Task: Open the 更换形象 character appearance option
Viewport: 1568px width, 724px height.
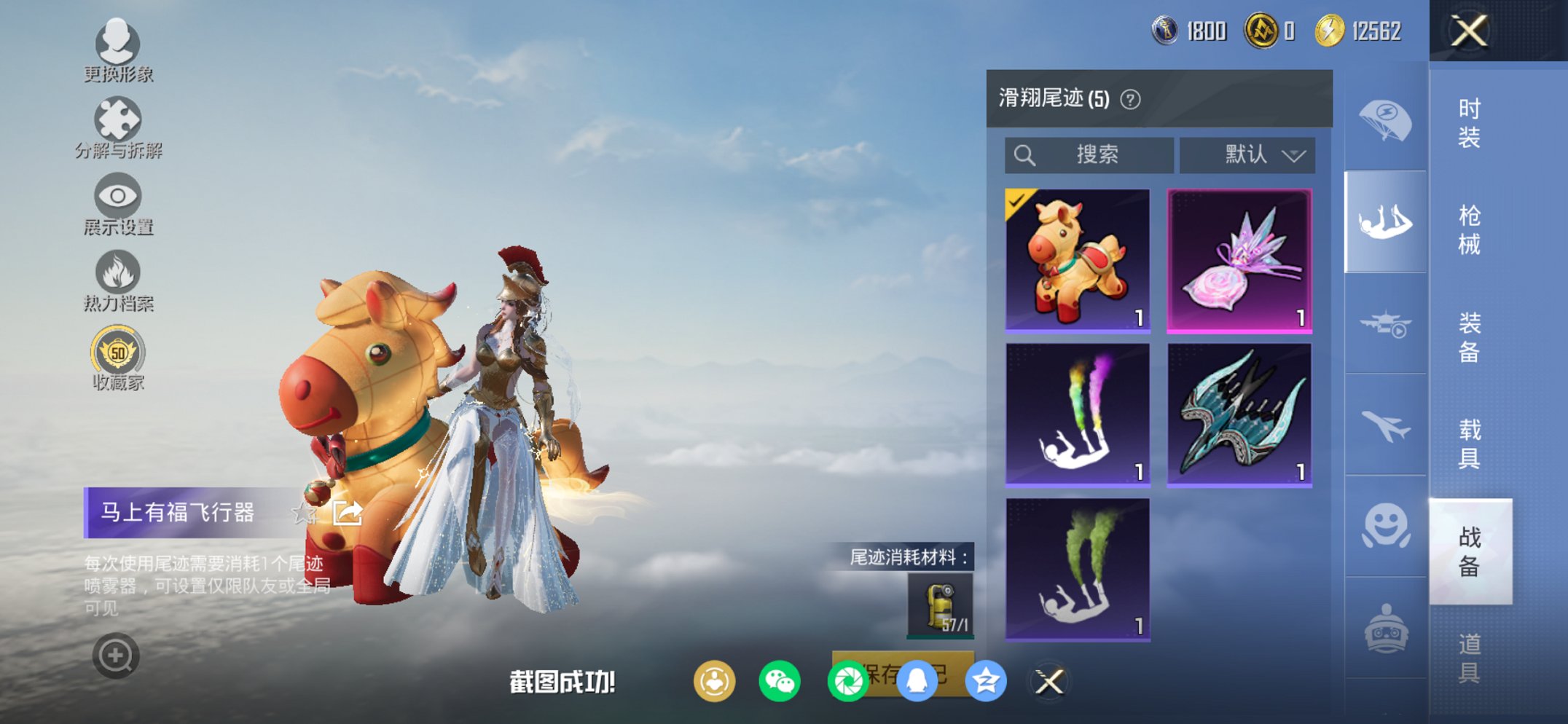Action: pyautogui.click(x=119, y=52)
